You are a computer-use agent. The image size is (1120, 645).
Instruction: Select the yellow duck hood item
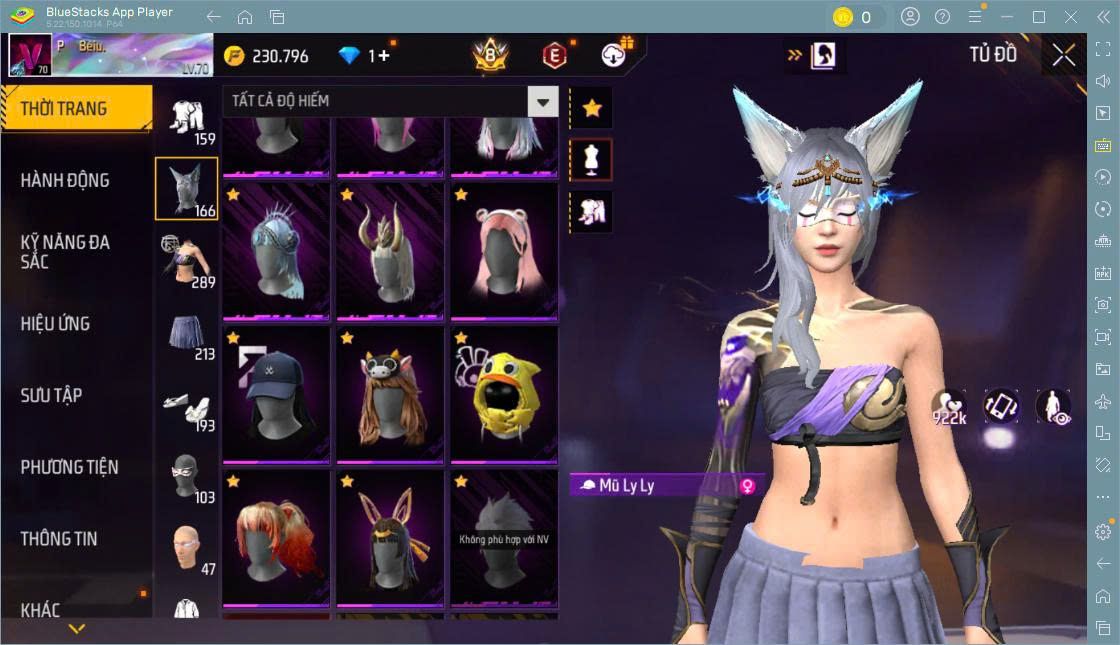(504, 393)
